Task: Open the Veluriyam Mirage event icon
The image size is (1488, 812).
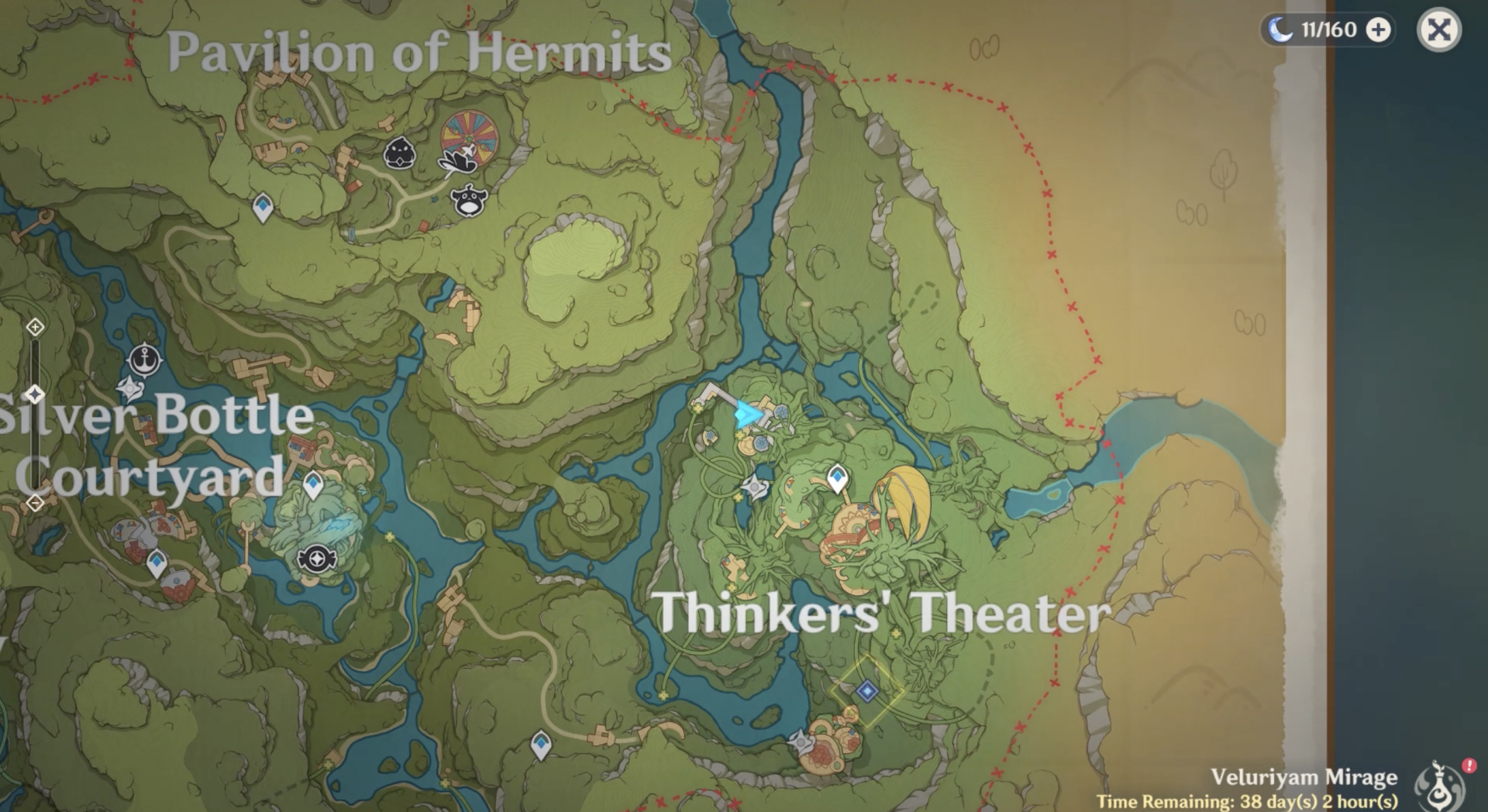Action: pos(1440,784)
